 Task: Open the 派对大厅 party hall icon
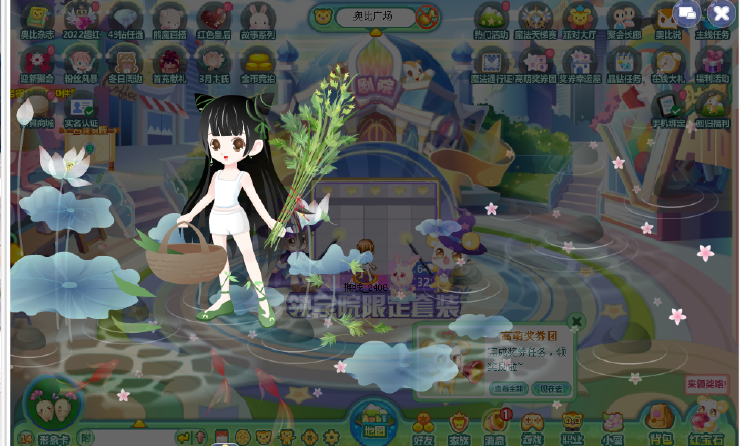coord(579,18)
